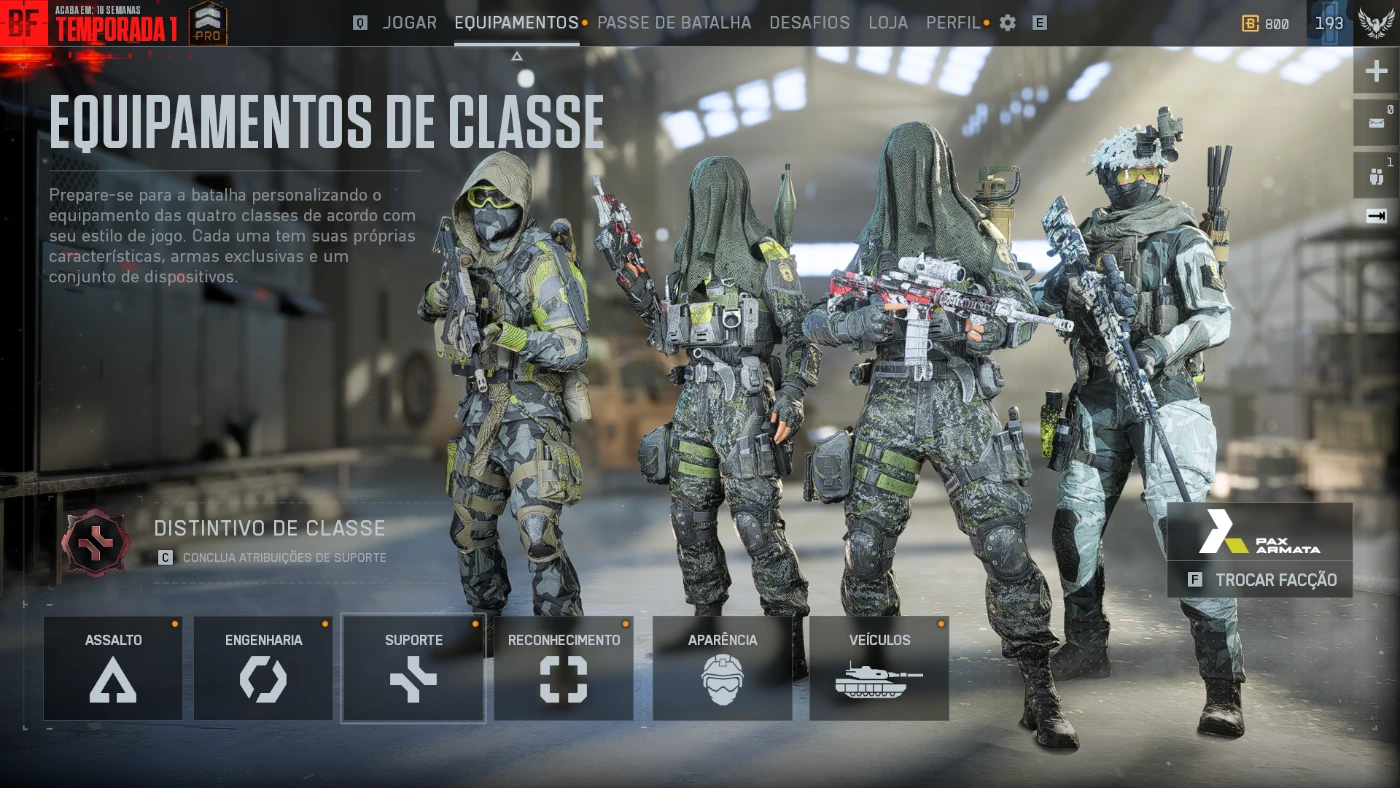Click the plus icon in the side panel
This screenshot has width=1400, height=788.
click(1376, 72)
